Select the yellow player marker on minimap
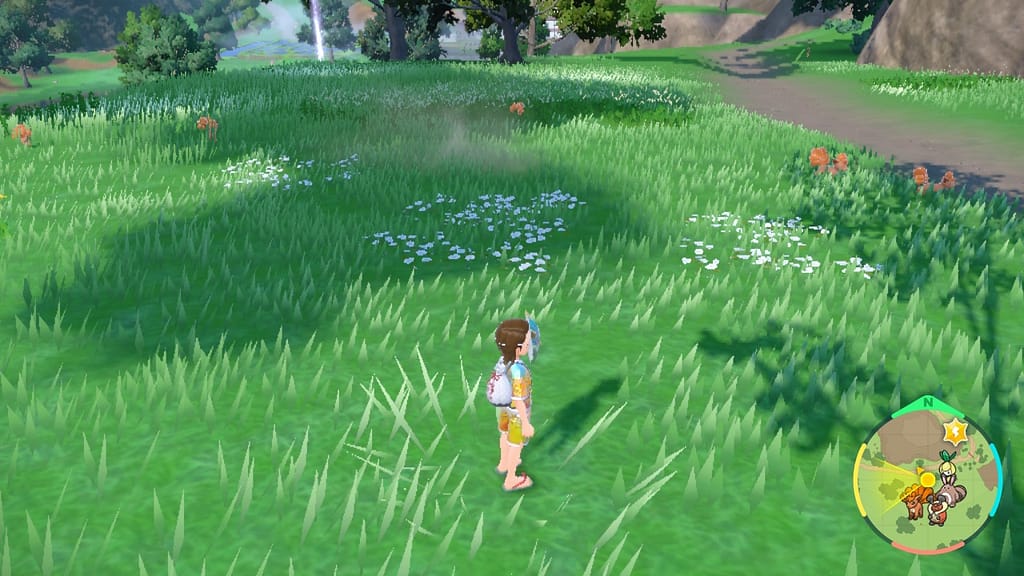Screen dimensions: 1024x576 (927, 480)
